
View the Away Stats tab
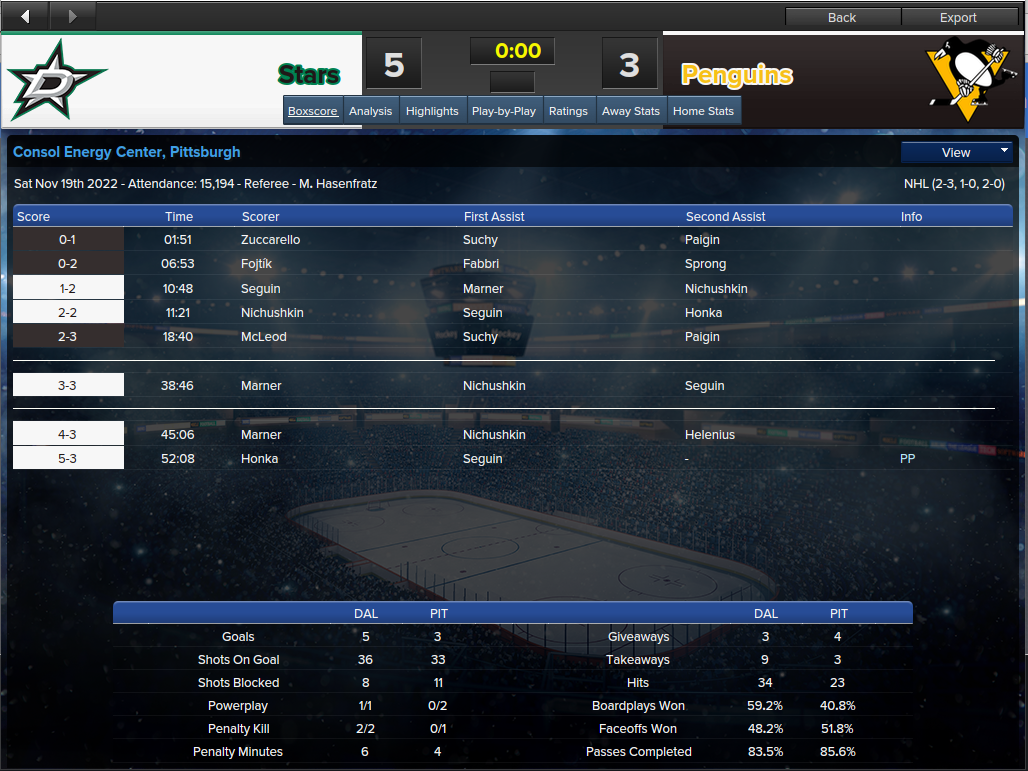point(631,111)
